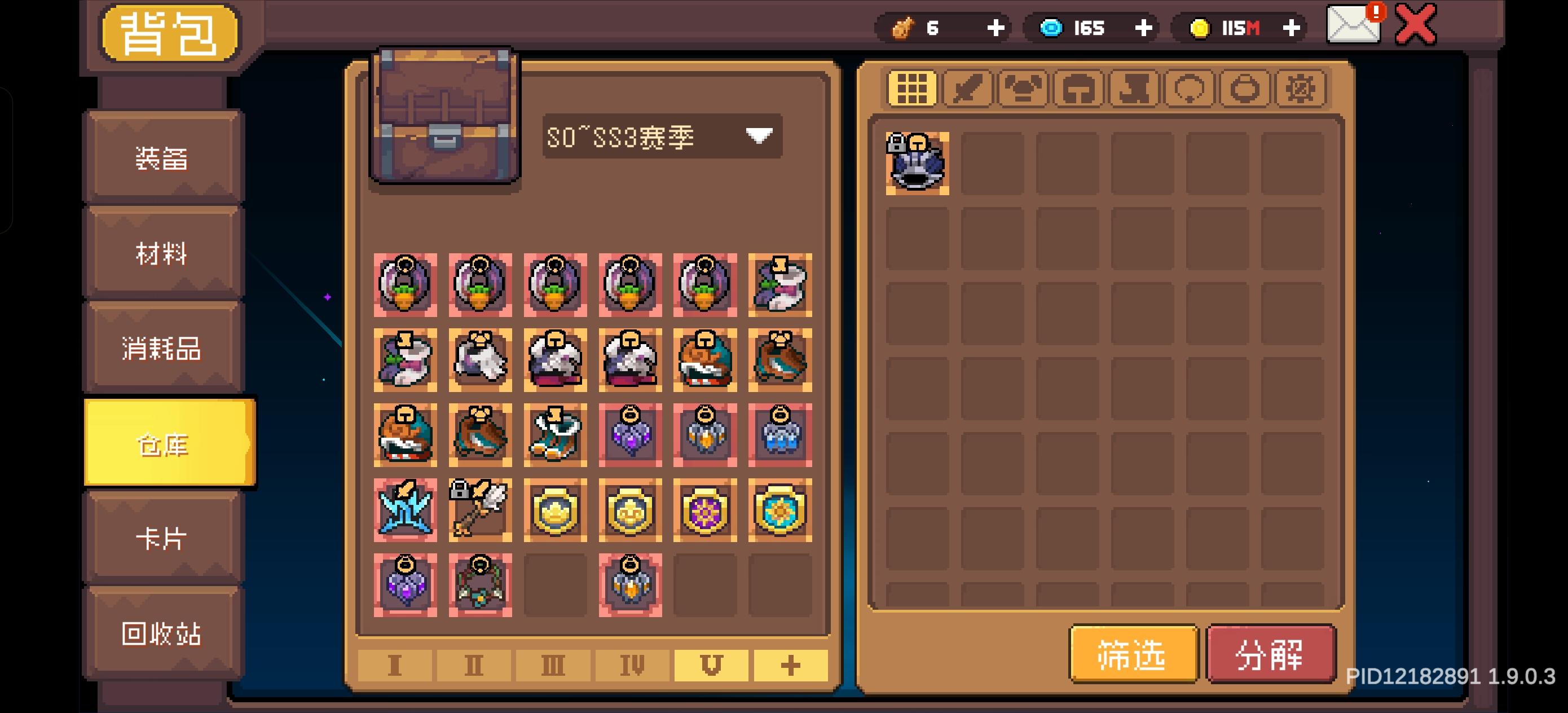
Task: Select the boots filter icon
Action: coord(1134,90)
